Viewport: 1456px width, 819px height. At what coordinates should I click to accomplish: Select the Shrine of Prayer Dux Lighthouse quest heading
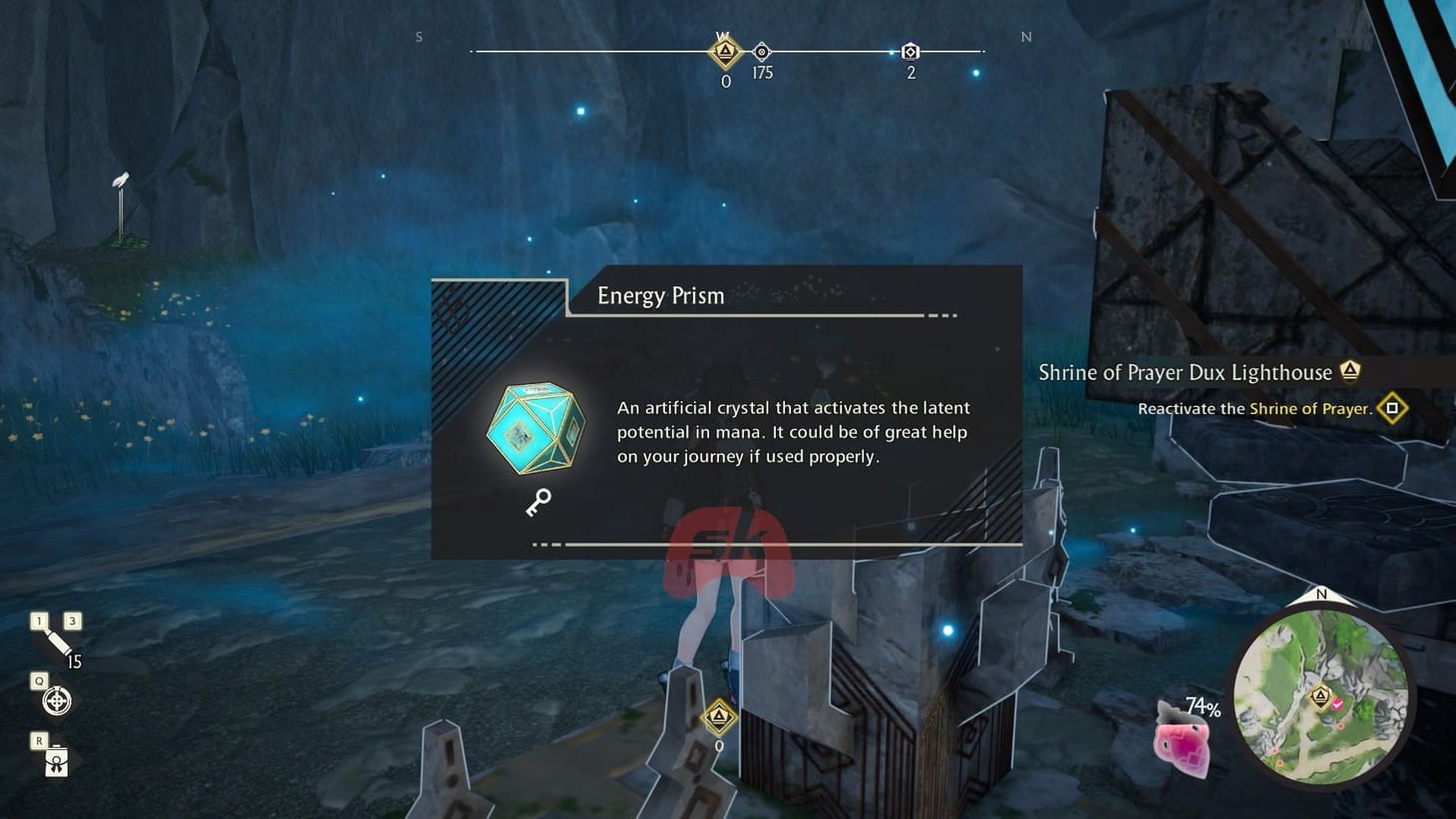[1186, 372]
